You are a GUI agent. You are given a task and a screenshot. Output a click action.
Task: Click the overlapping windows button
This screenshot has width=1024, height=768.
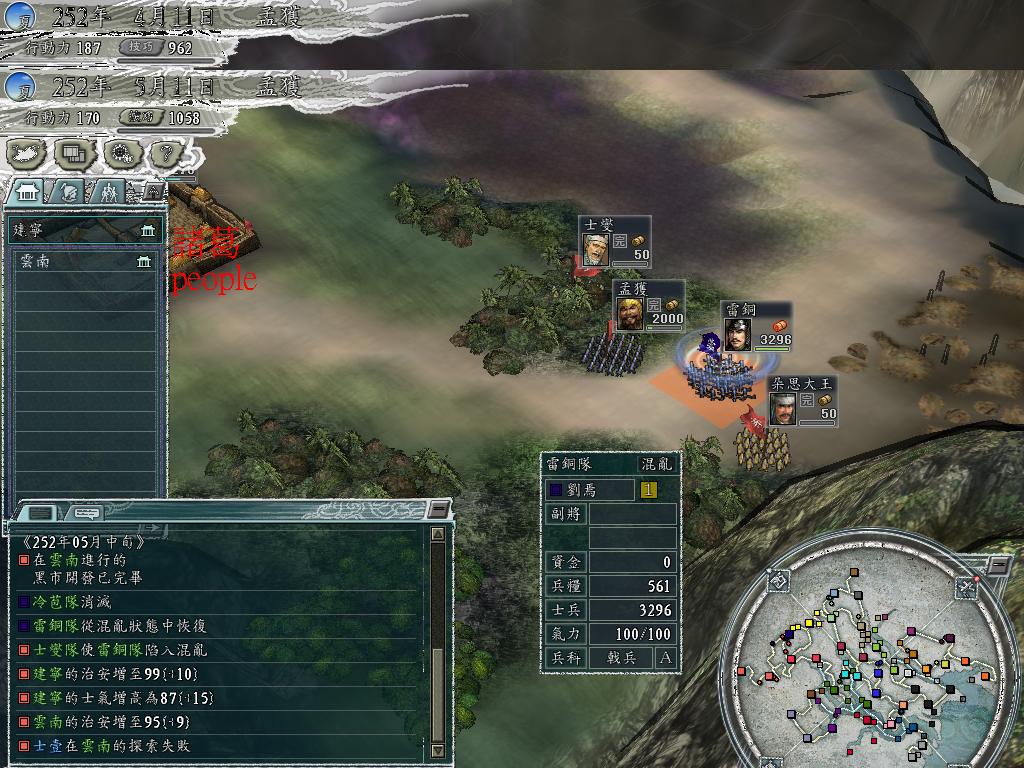pyautogui.click(x=75, y=153)
